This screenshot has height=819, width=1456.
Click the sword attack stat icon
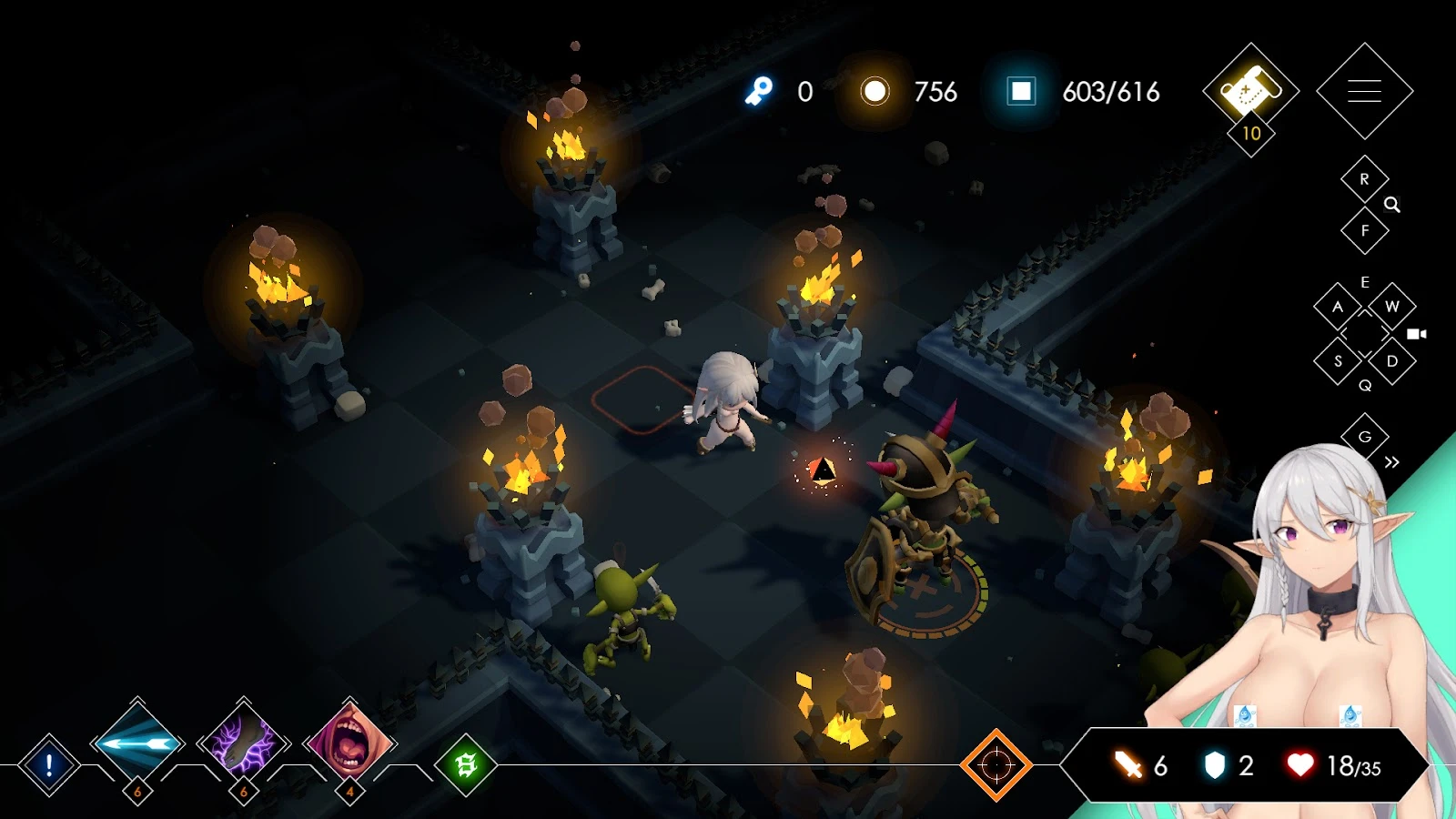pos(1126,766)
